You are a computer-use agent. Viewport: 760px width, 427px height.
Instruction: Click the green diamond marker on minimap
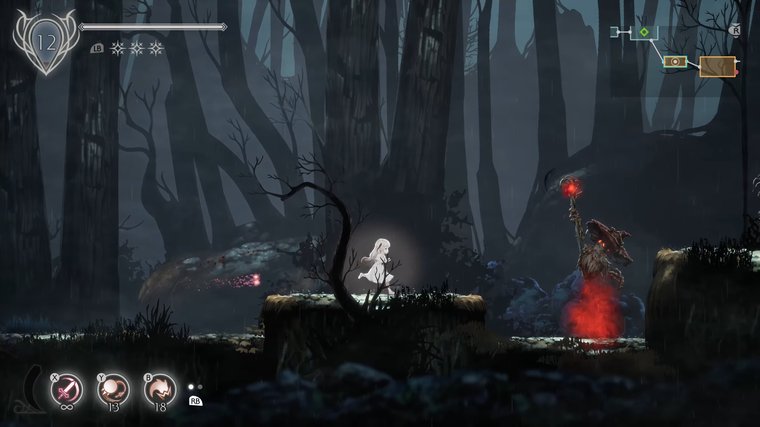pos(645,33)
